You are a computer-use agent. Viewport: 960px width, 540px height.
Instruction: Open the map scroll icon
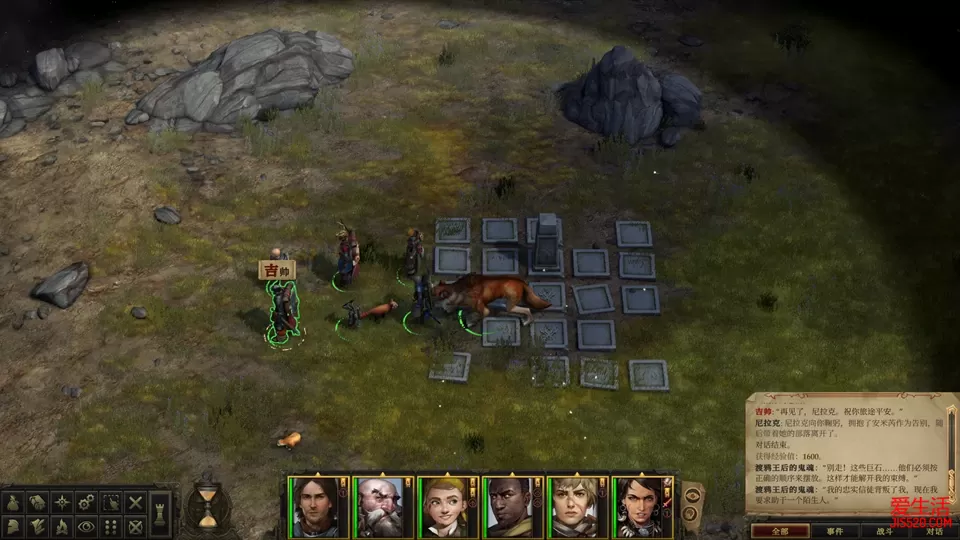coord(39,503)
